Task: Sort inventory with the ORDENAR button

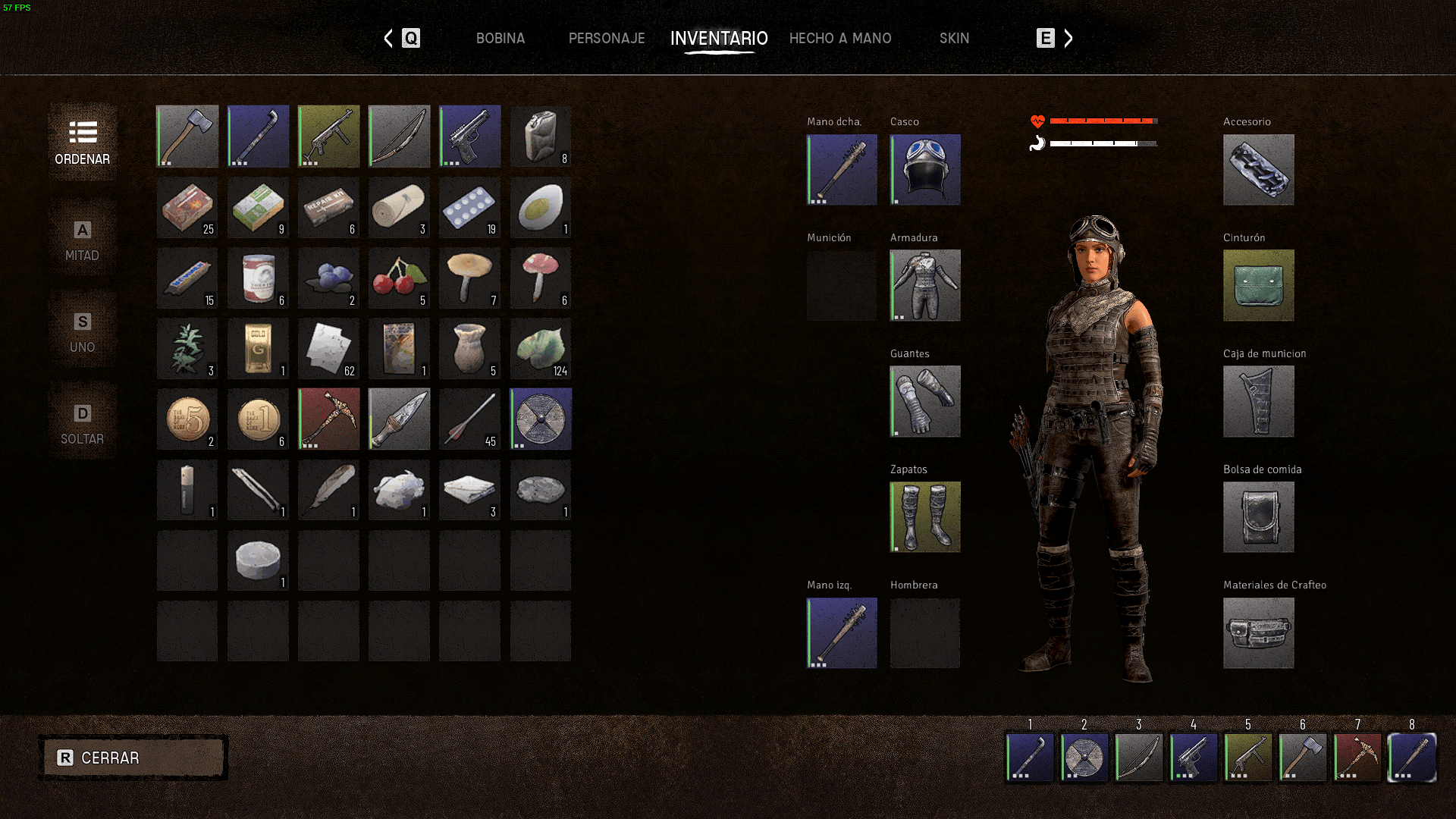Action: click(83, 143)
